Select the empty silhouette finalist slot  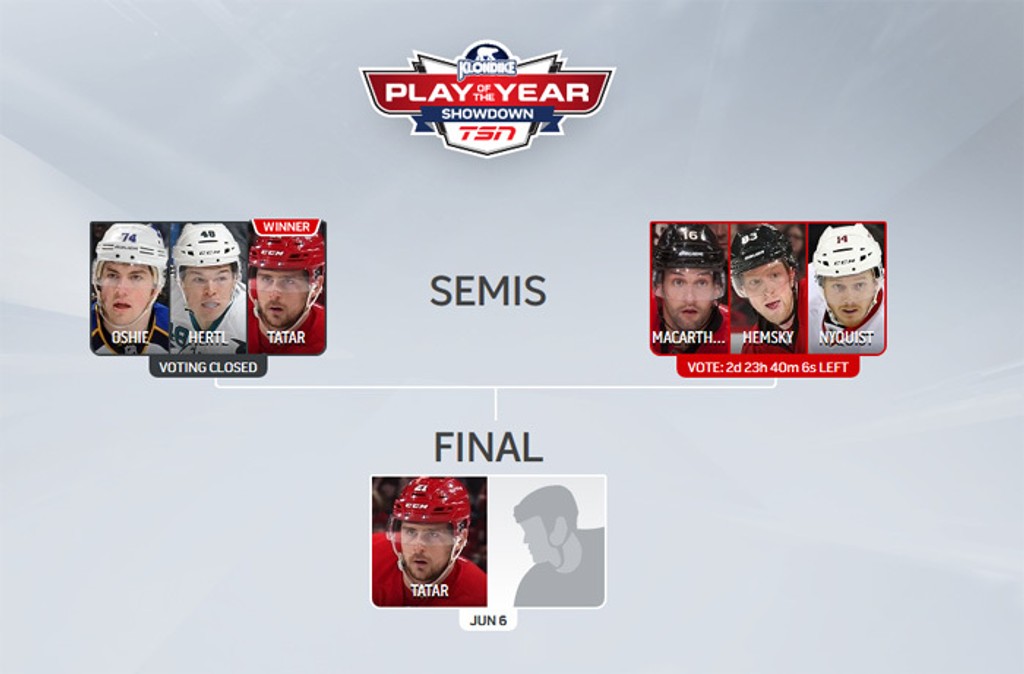(546, 541)
